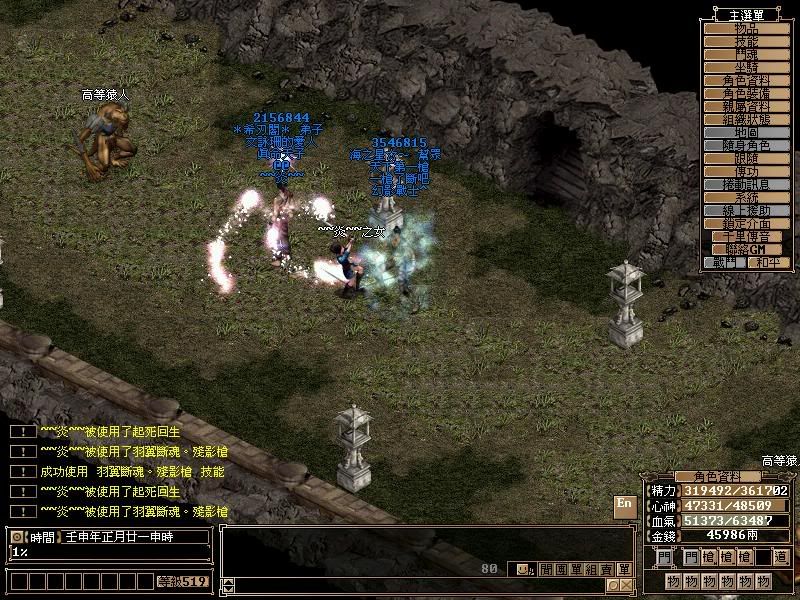Screen dimensions: 800x600
Task: Close the chat box with X button
Action: tap(626, 585)
